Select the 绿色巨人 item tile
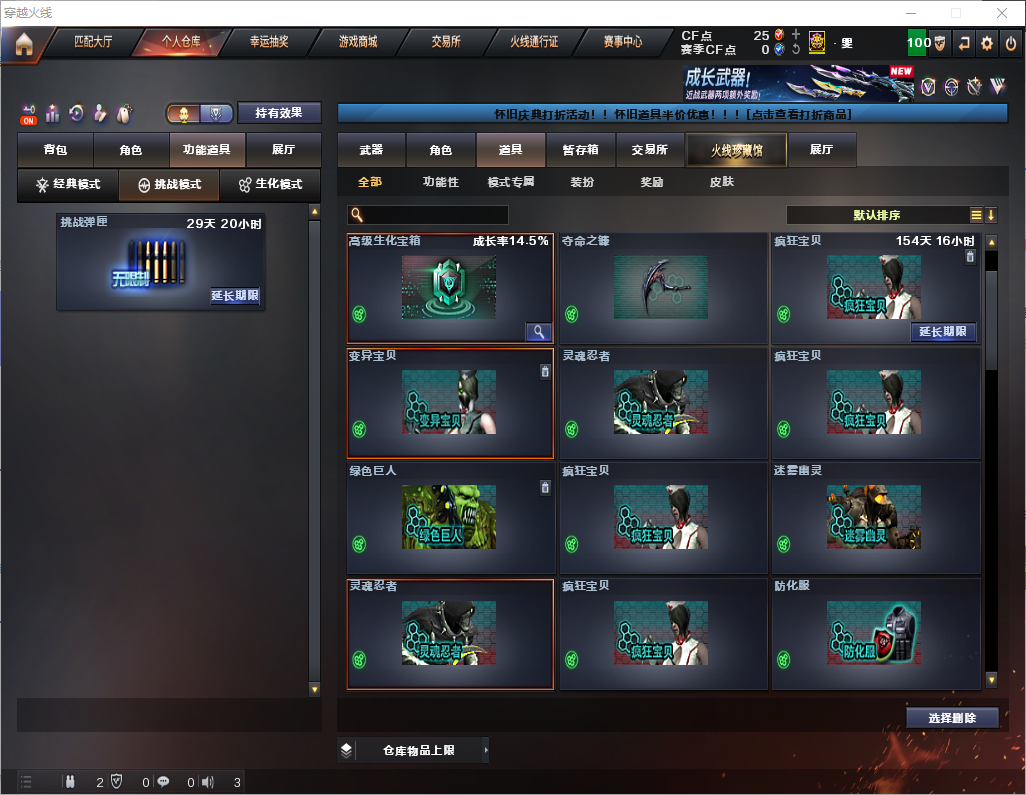The image size is (1026, 795). pyautogui.click(x=450, y=518)
